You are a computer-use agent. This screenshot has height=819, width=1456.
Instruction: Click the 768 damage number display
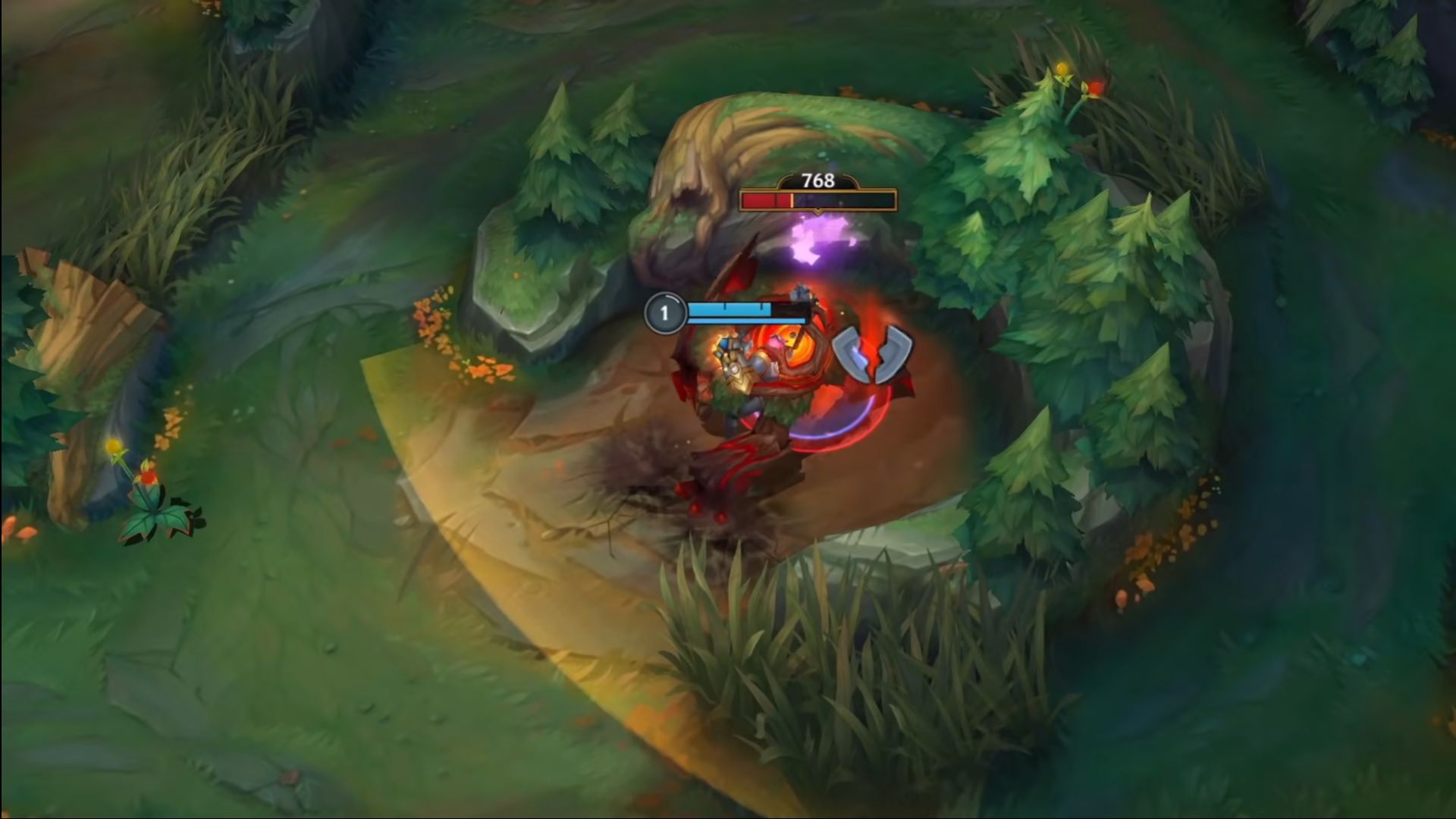(817, 180)
